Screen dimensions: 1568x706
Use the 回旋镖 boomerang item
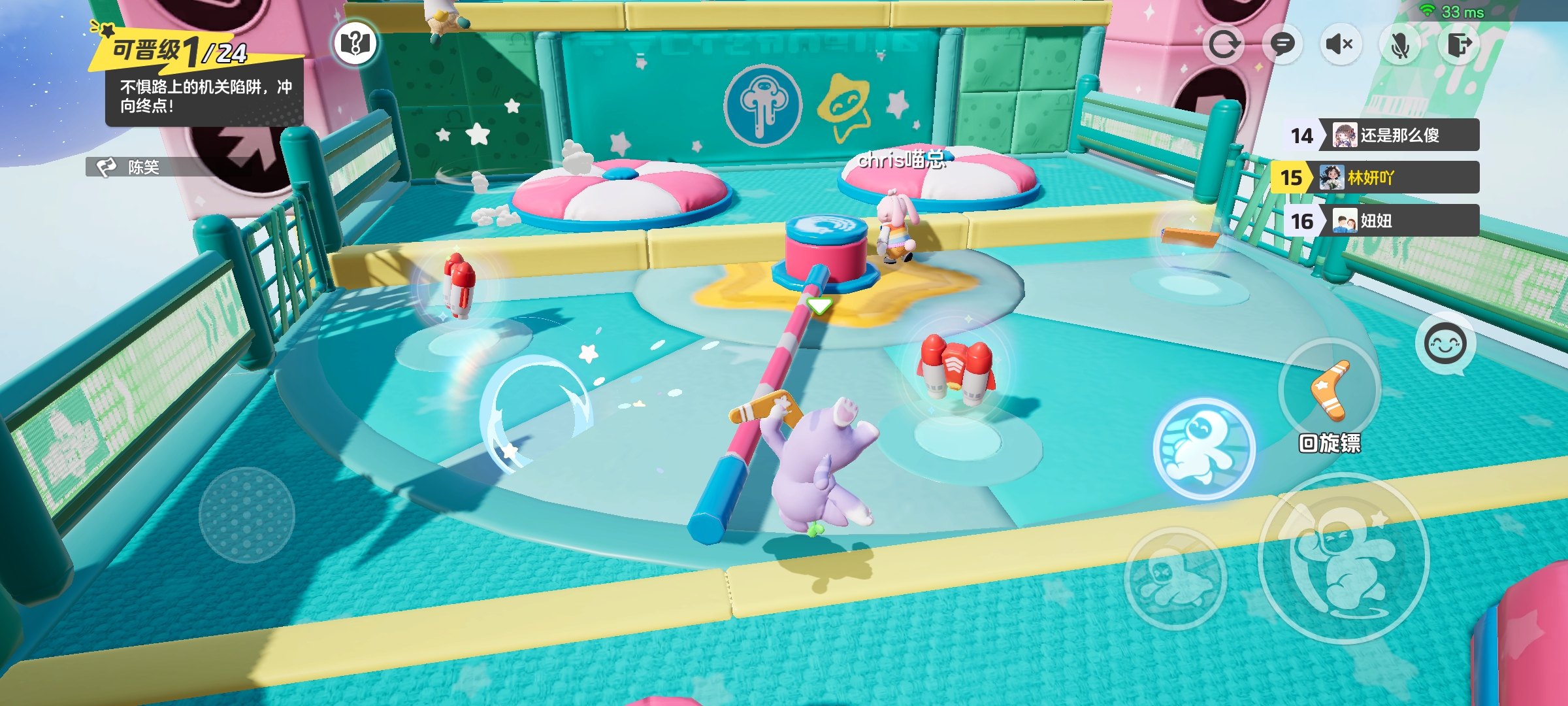1330,391
